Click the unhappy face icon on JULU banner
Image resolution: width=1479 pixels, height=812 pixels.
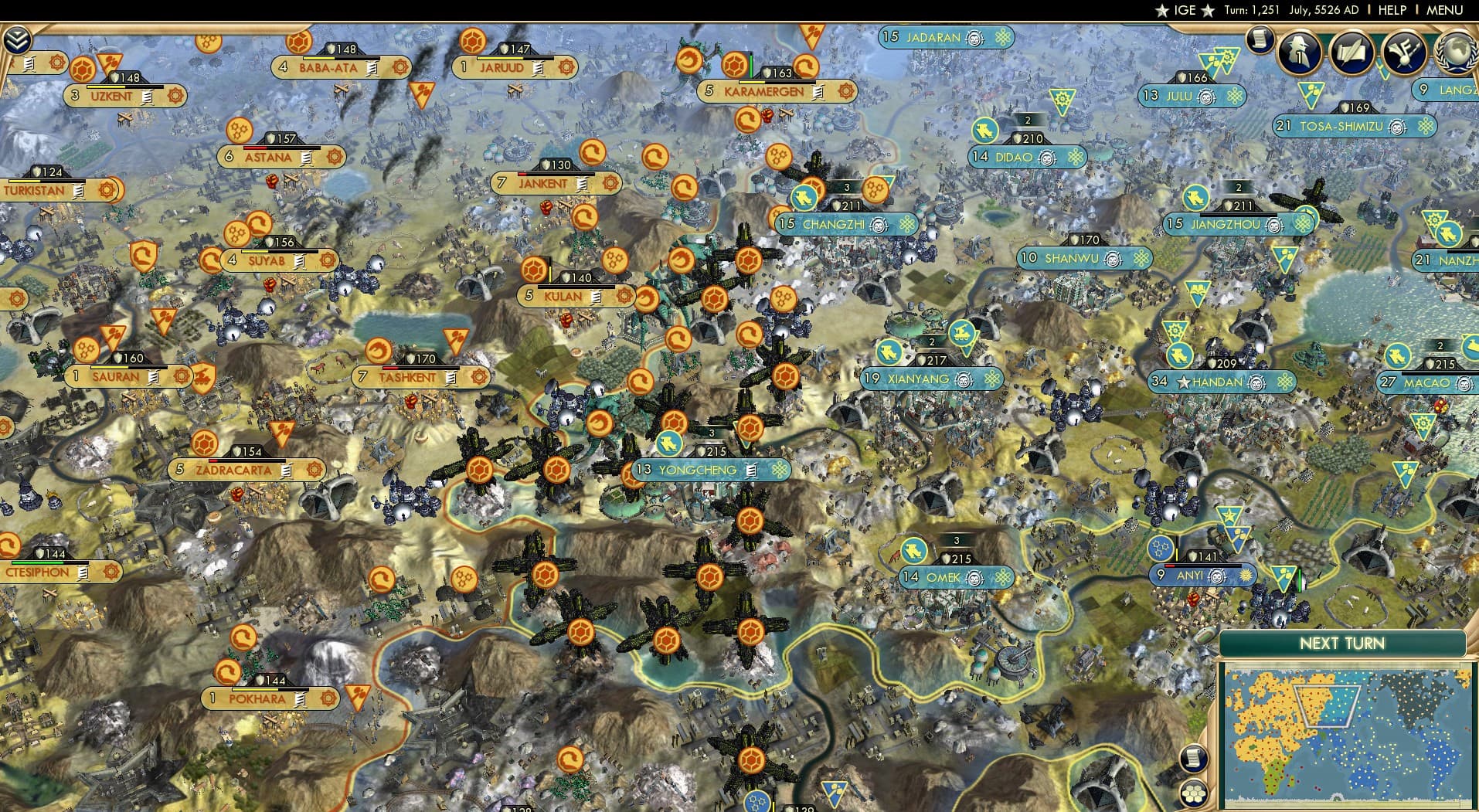pyautogui.click(x=1208, y=97)
